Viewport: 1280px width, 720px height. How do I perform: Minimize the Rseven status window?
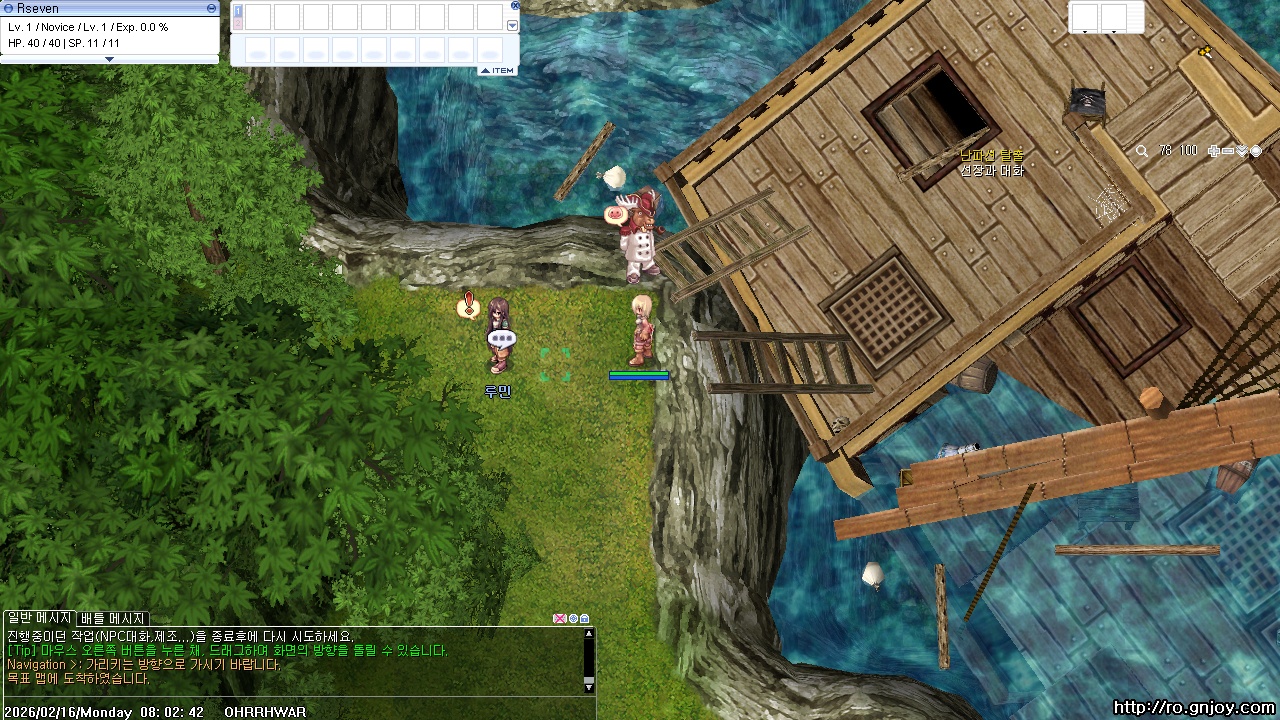[x=211, y=8]
